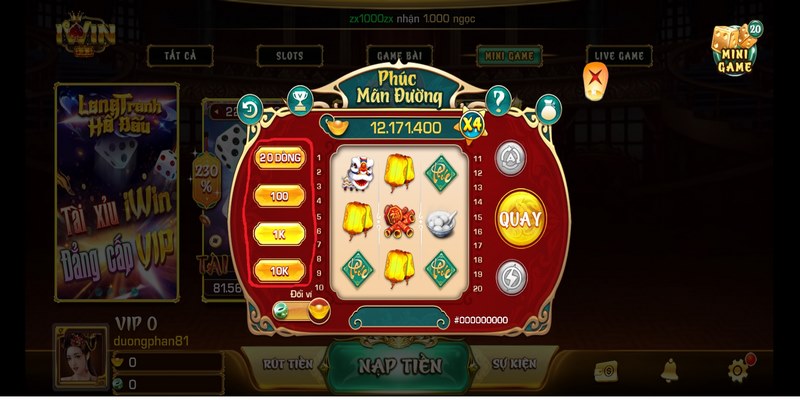Pick the 1K bet level
Viewport: 800px width, 400px height.
280,233
